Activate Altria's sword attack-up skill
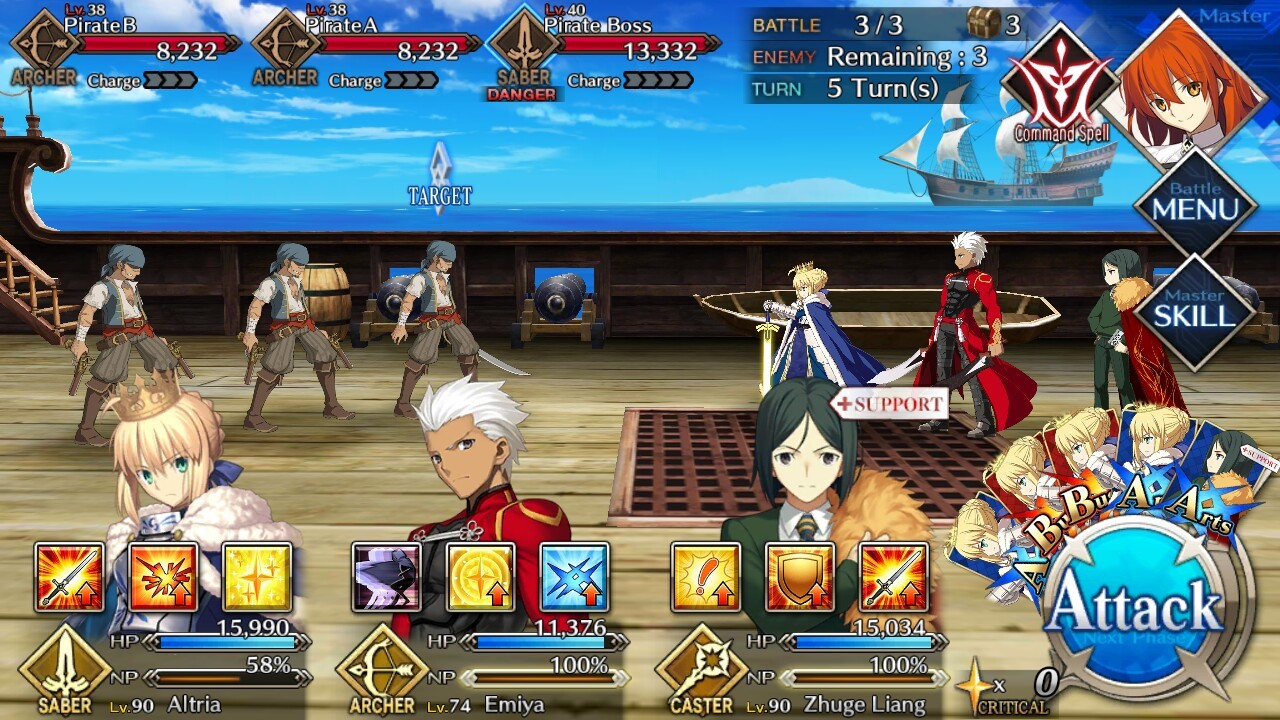1280x720 pixels. [69, 577]
